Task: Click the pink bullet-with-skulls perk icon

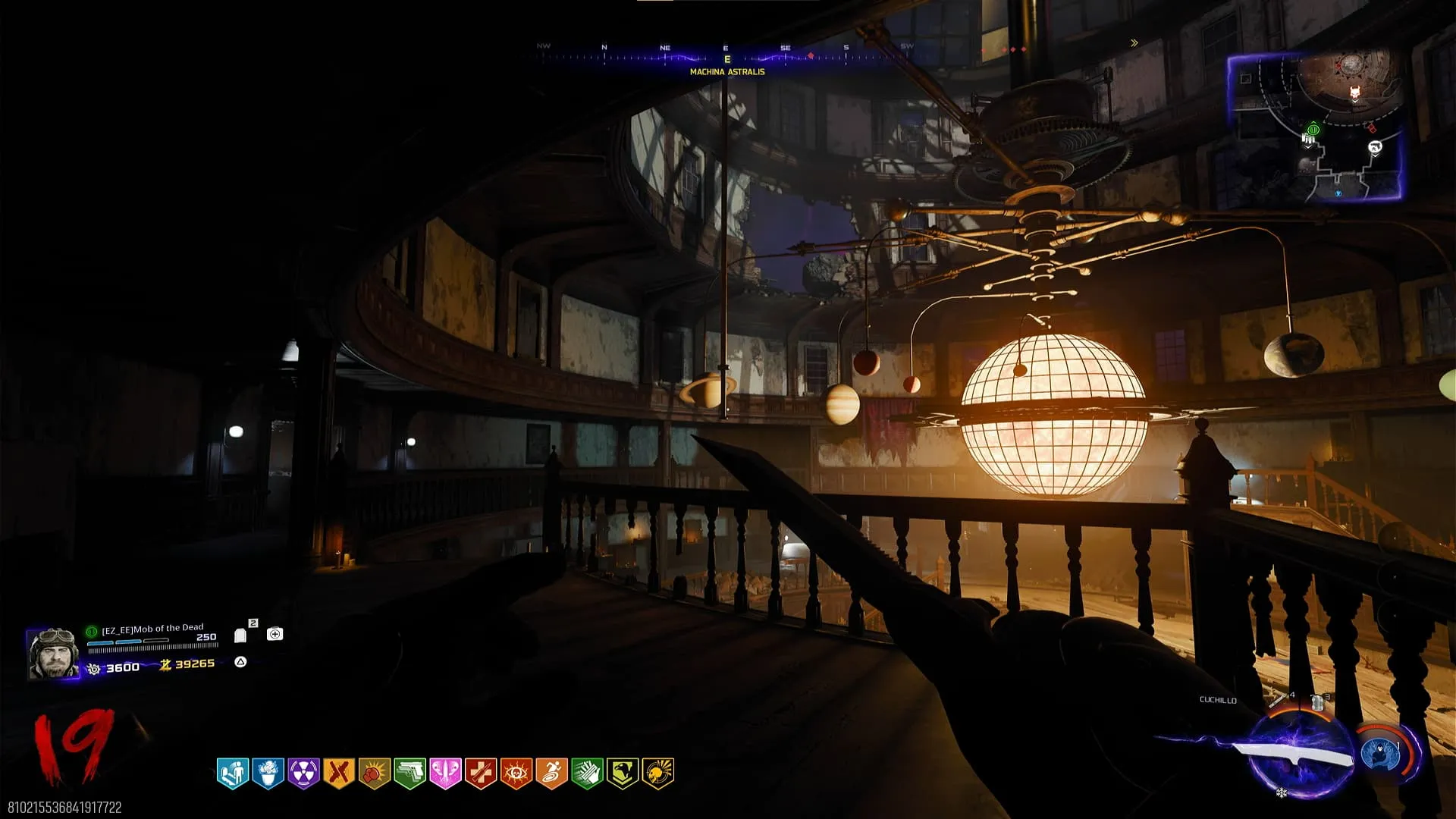Action: [445, 773]
